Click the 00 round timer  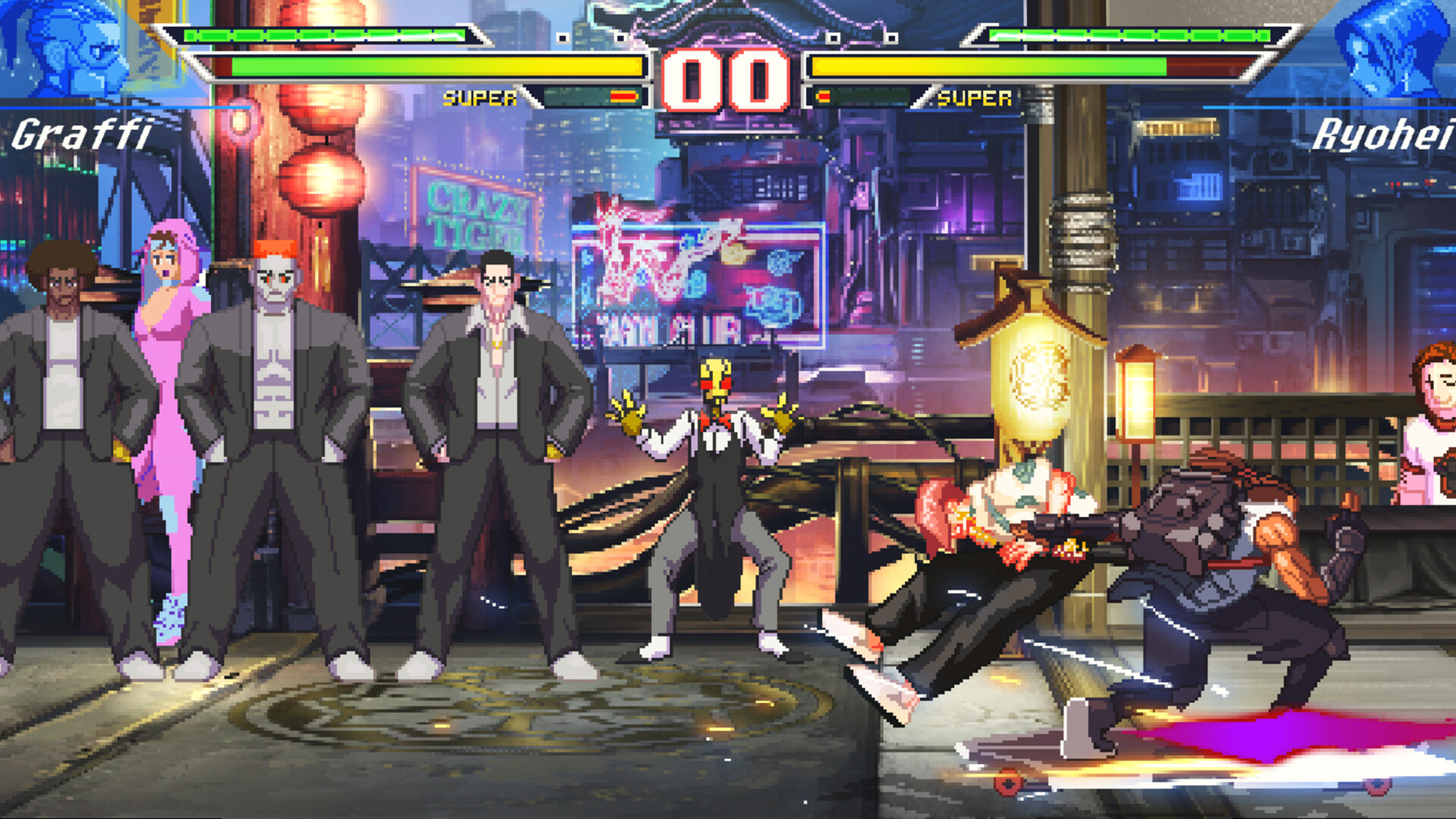pos(726,80)
